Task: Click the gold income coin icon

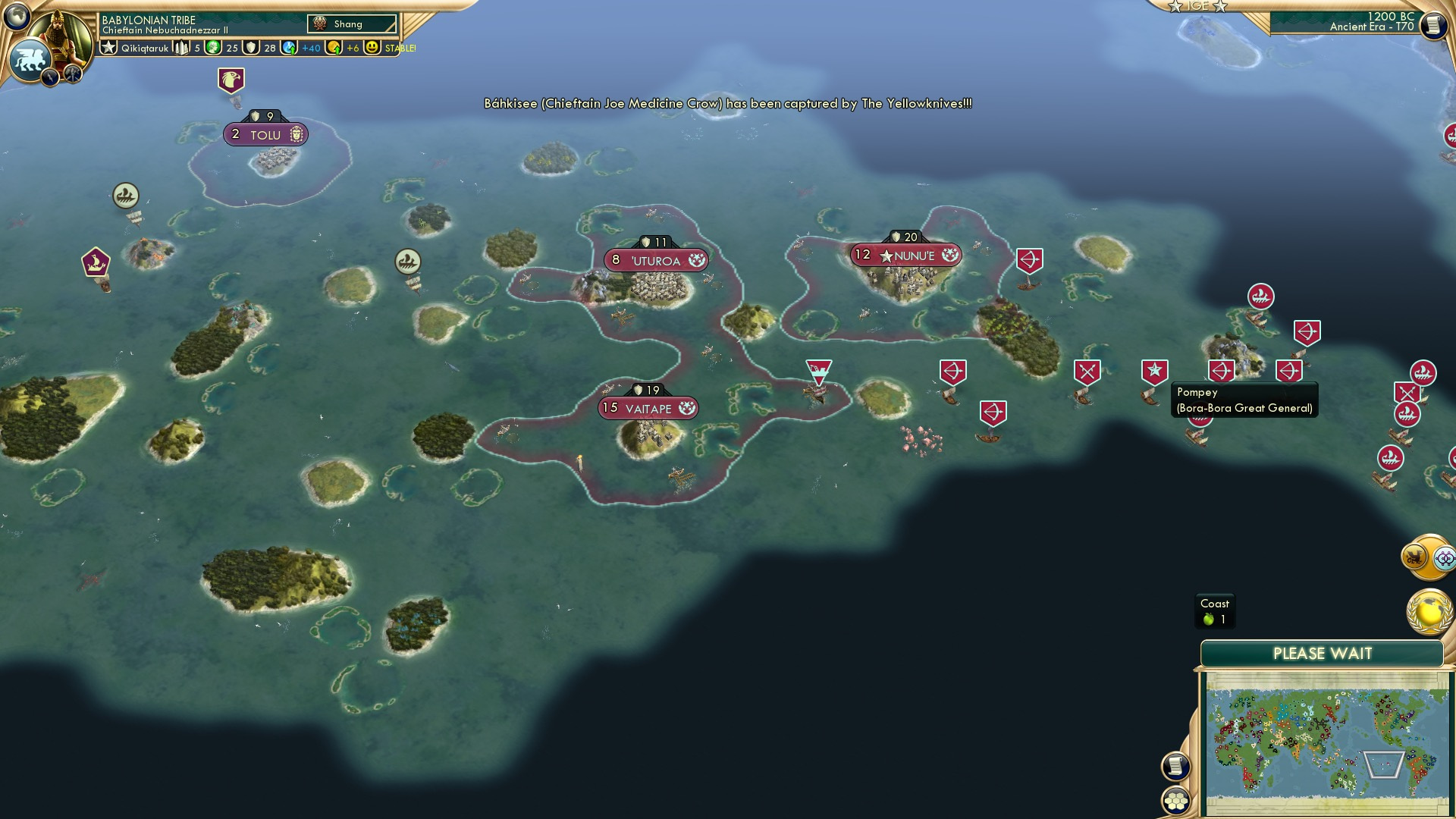Action: [x=332, y=48]
